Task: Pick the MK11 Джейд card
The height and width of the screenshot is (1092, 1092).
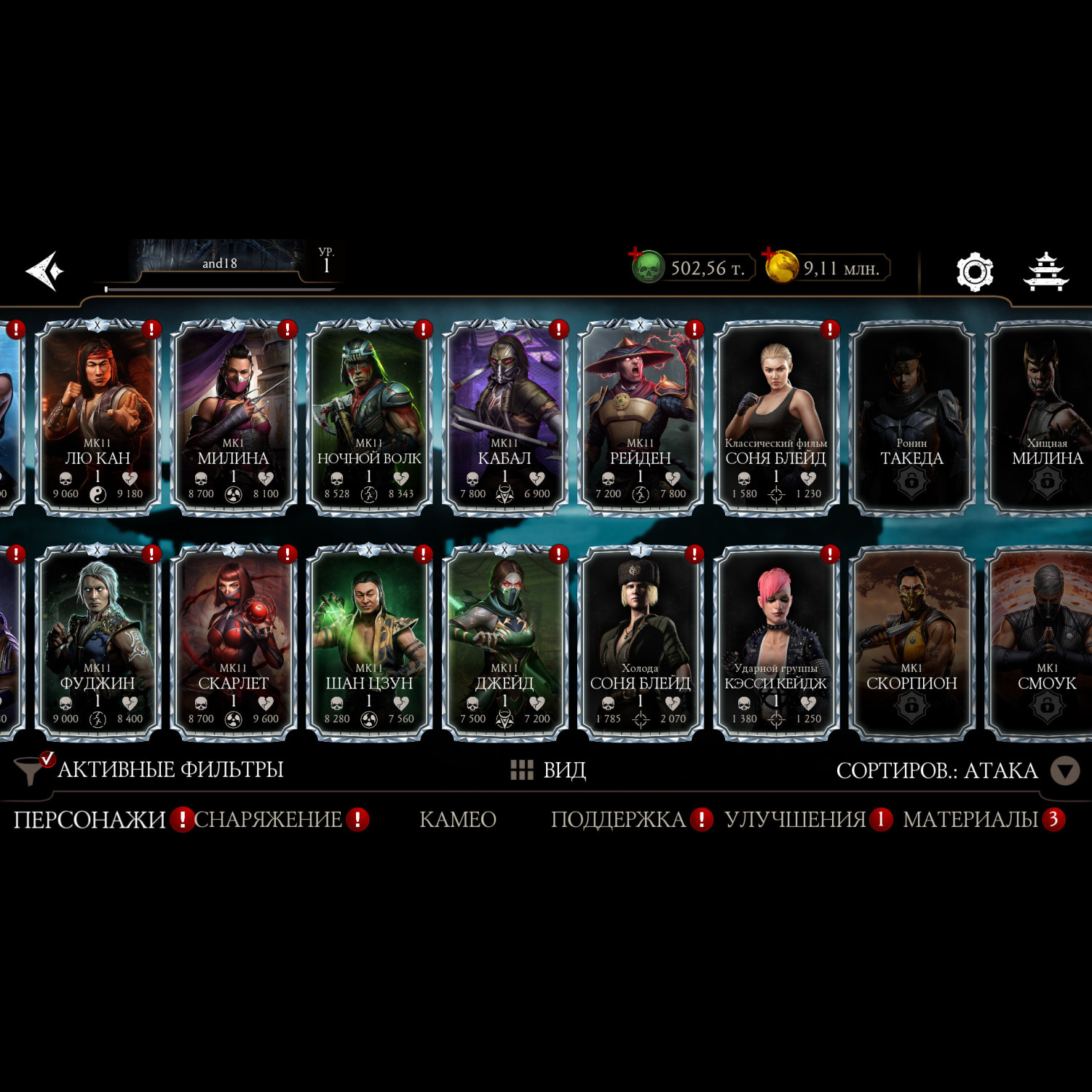Action: [505, 642]
